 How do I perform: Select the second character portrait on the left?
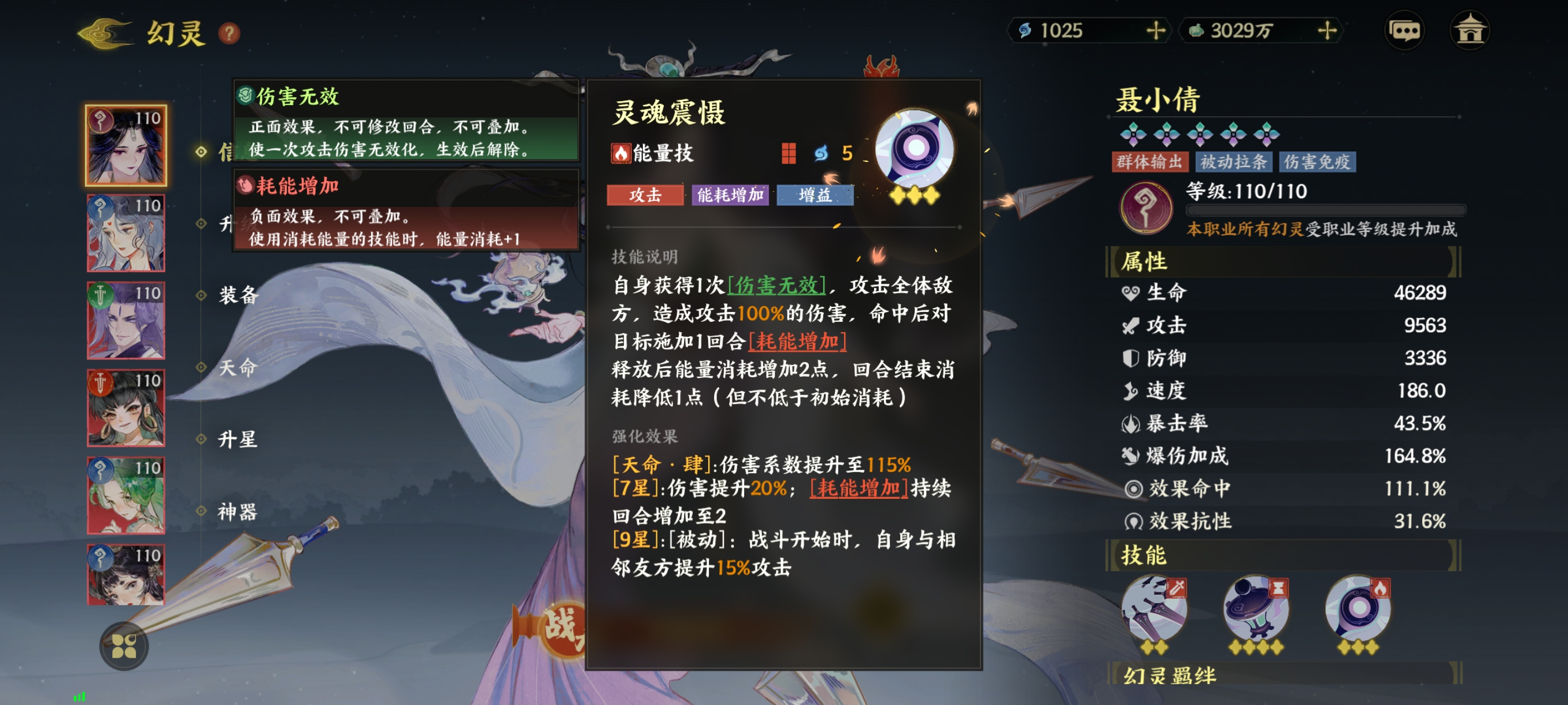tap(126, 234)
